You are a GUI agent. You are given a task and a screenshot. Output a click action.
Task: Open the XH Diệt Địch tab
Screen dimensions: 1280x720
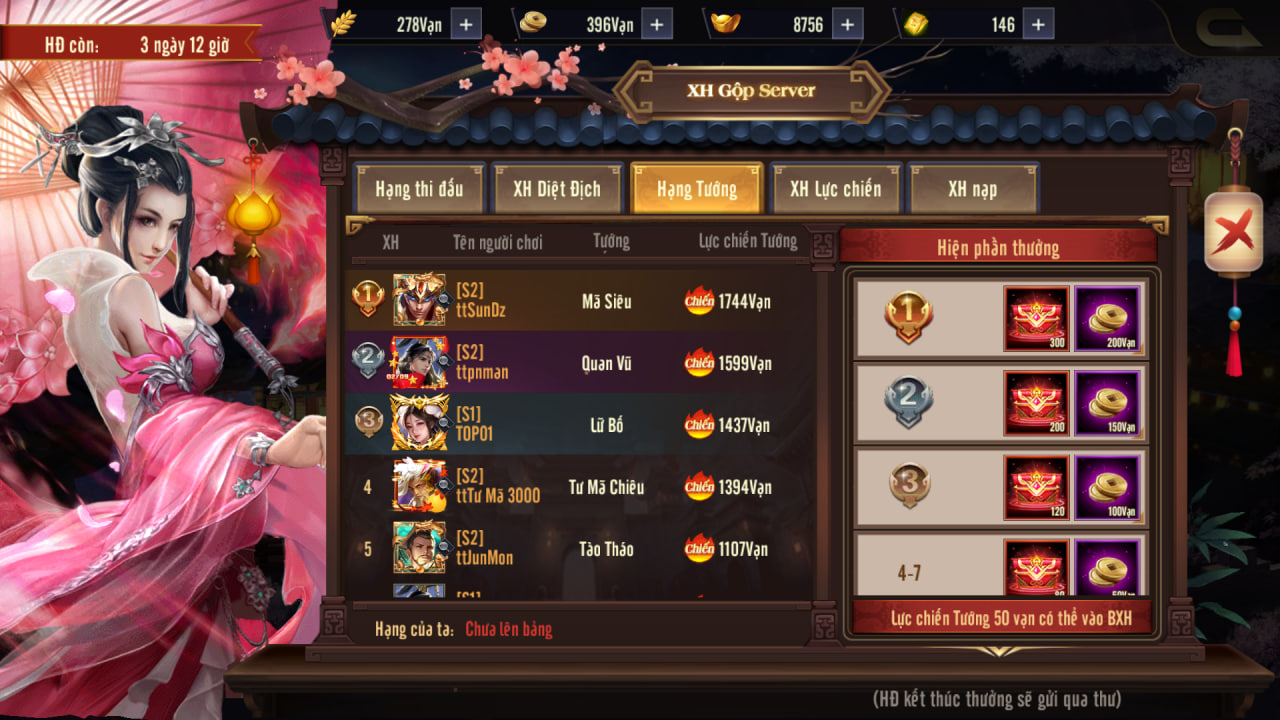pos(557,189)
